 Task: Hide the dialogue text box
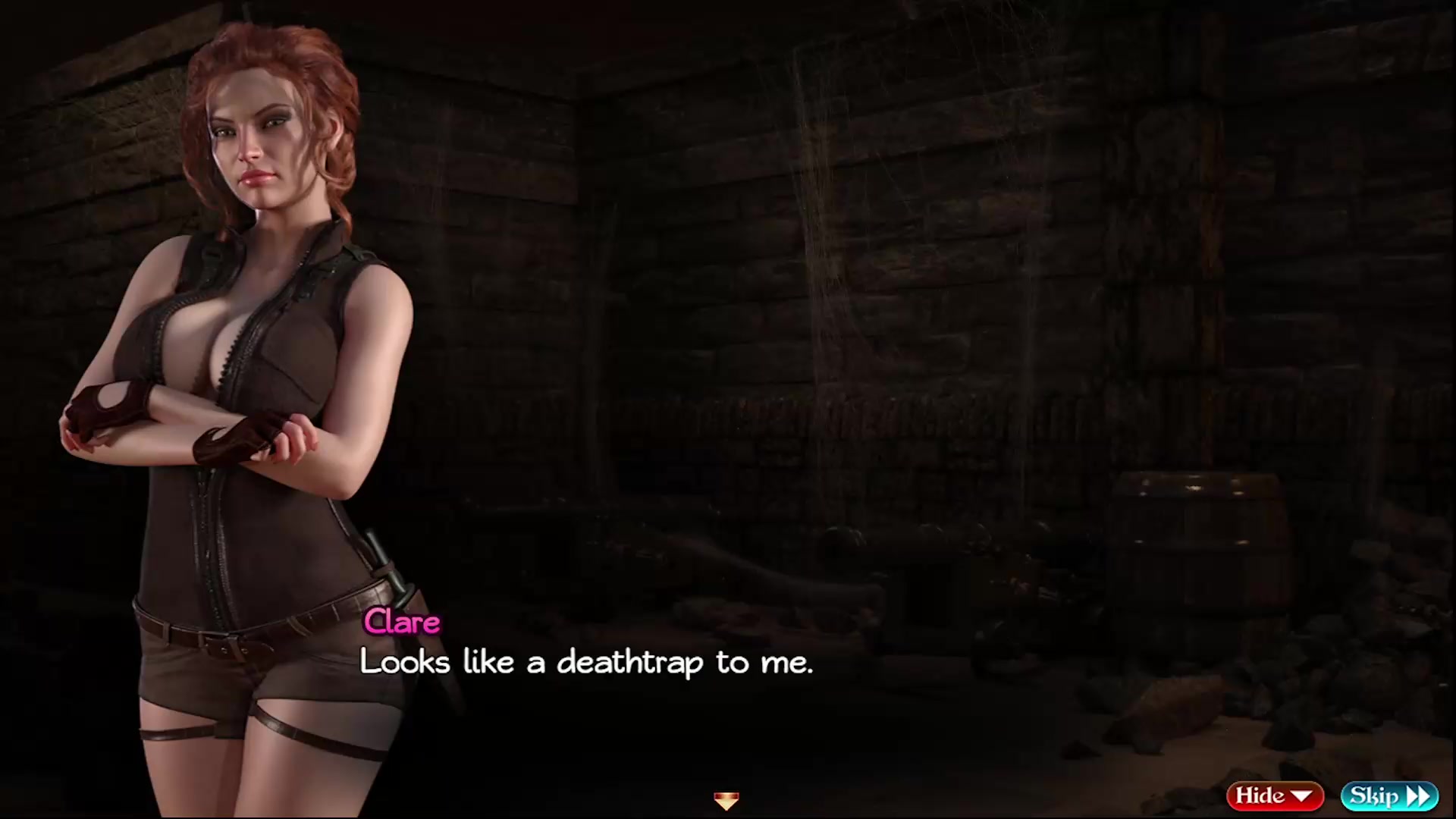coord(1274,795)
